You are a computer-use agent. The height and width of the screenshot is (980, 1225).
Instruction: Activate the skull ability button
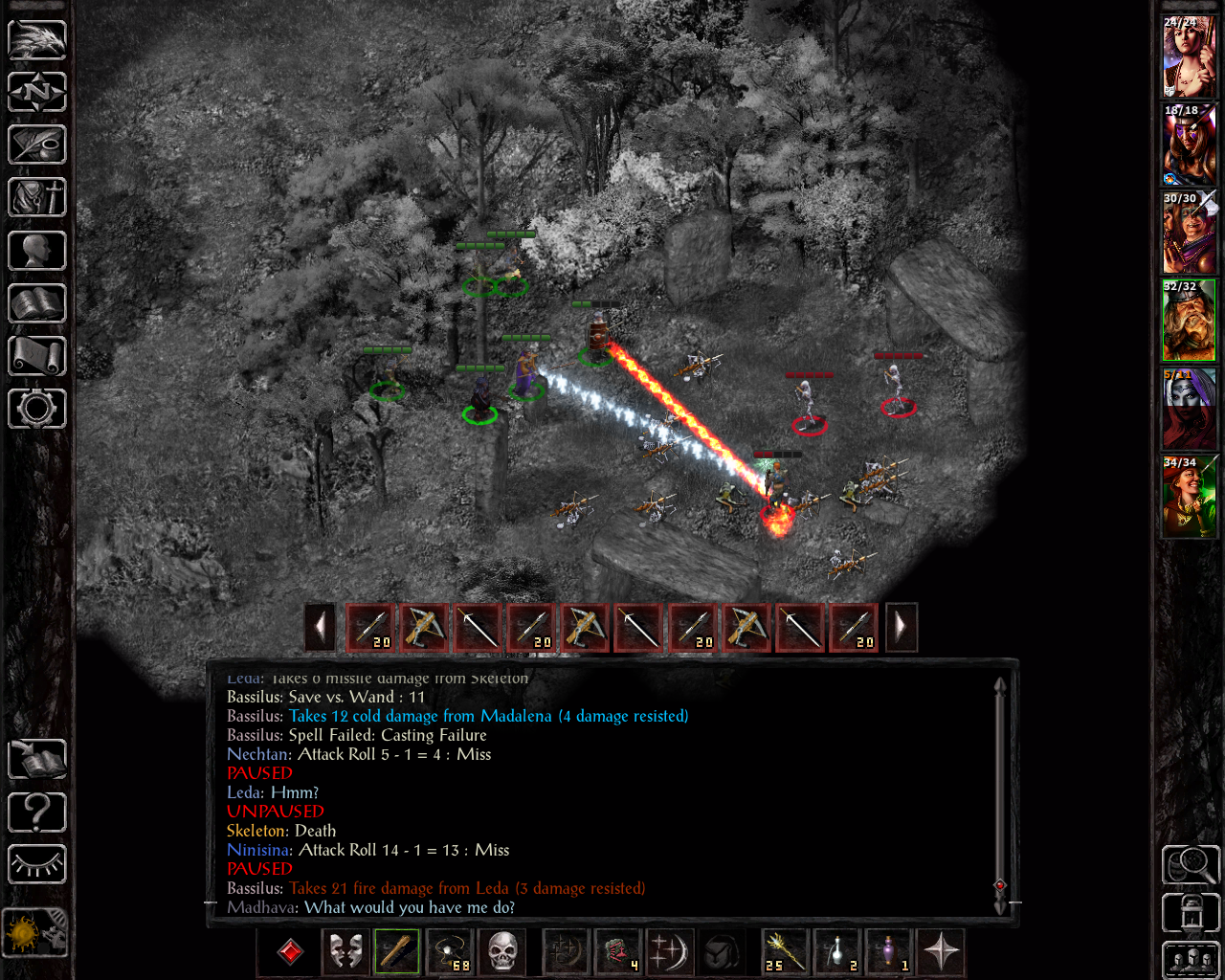[501, 952]
